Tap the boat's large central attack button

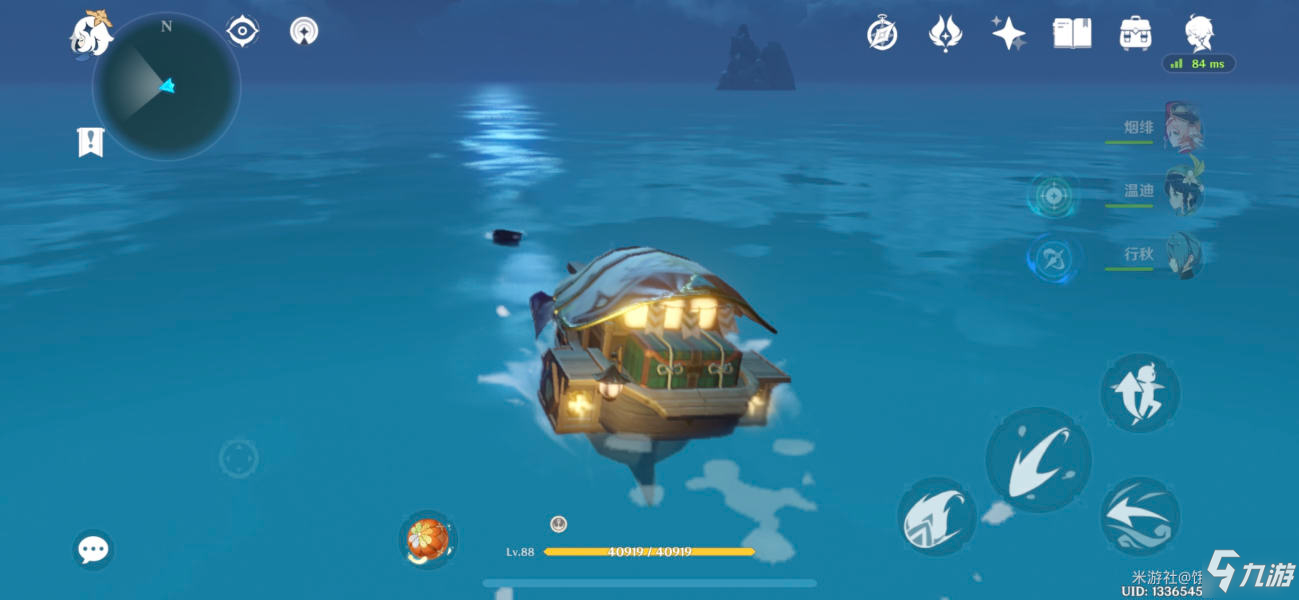pyautogui.click(x=1037, y=459)
